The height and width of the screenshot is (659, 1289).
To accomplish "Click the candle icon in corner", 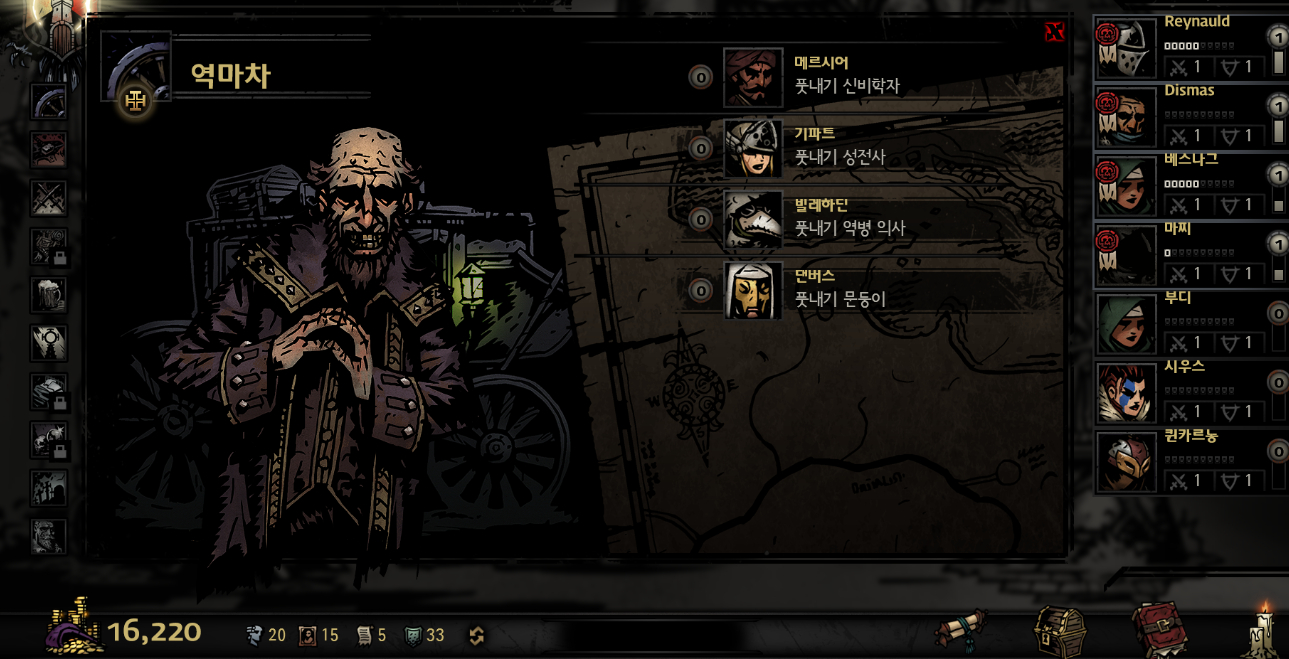I will tap(1262, 629).
